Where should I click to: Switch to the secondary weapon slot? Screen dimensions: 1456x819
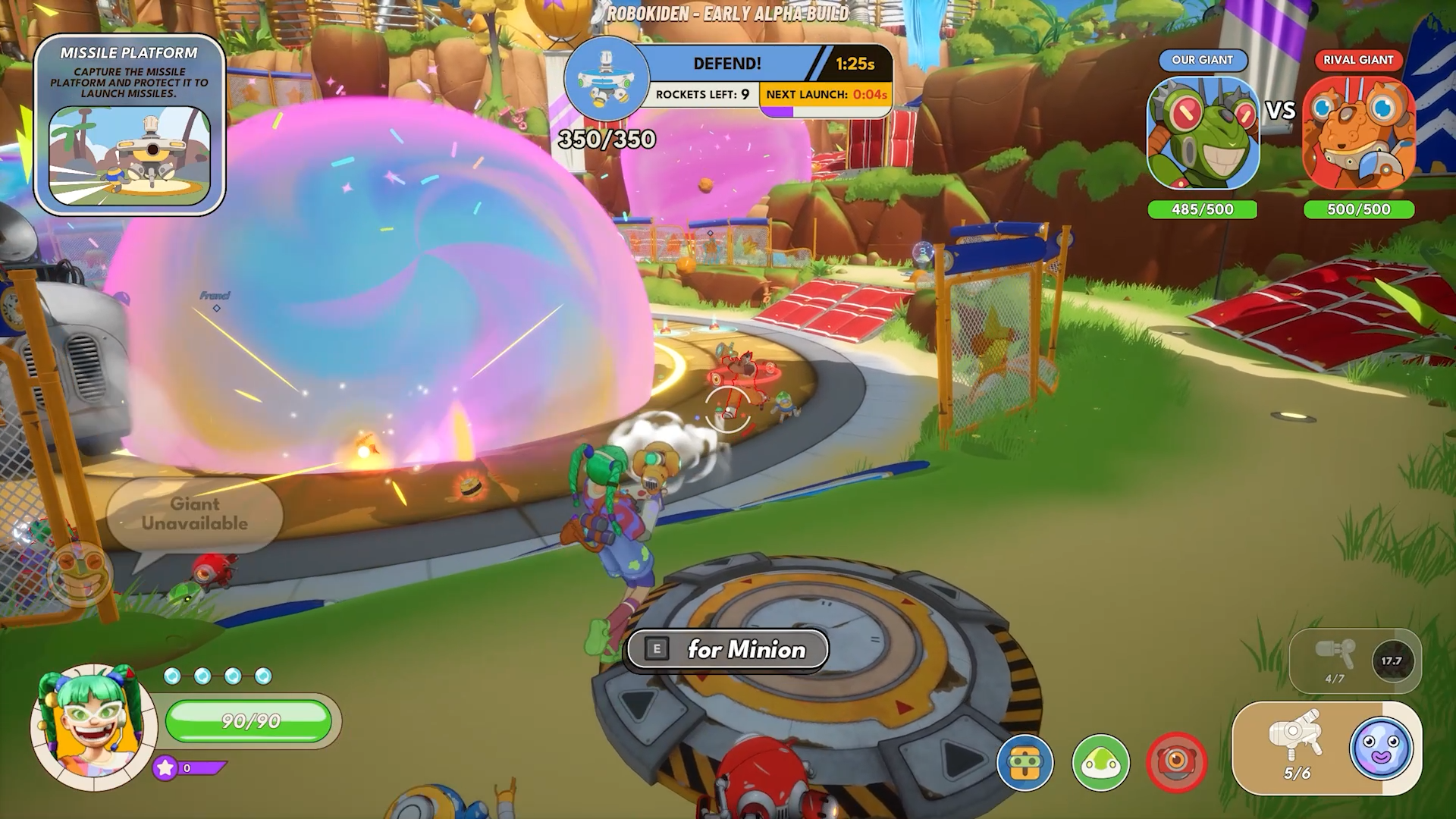point(1336,660)
